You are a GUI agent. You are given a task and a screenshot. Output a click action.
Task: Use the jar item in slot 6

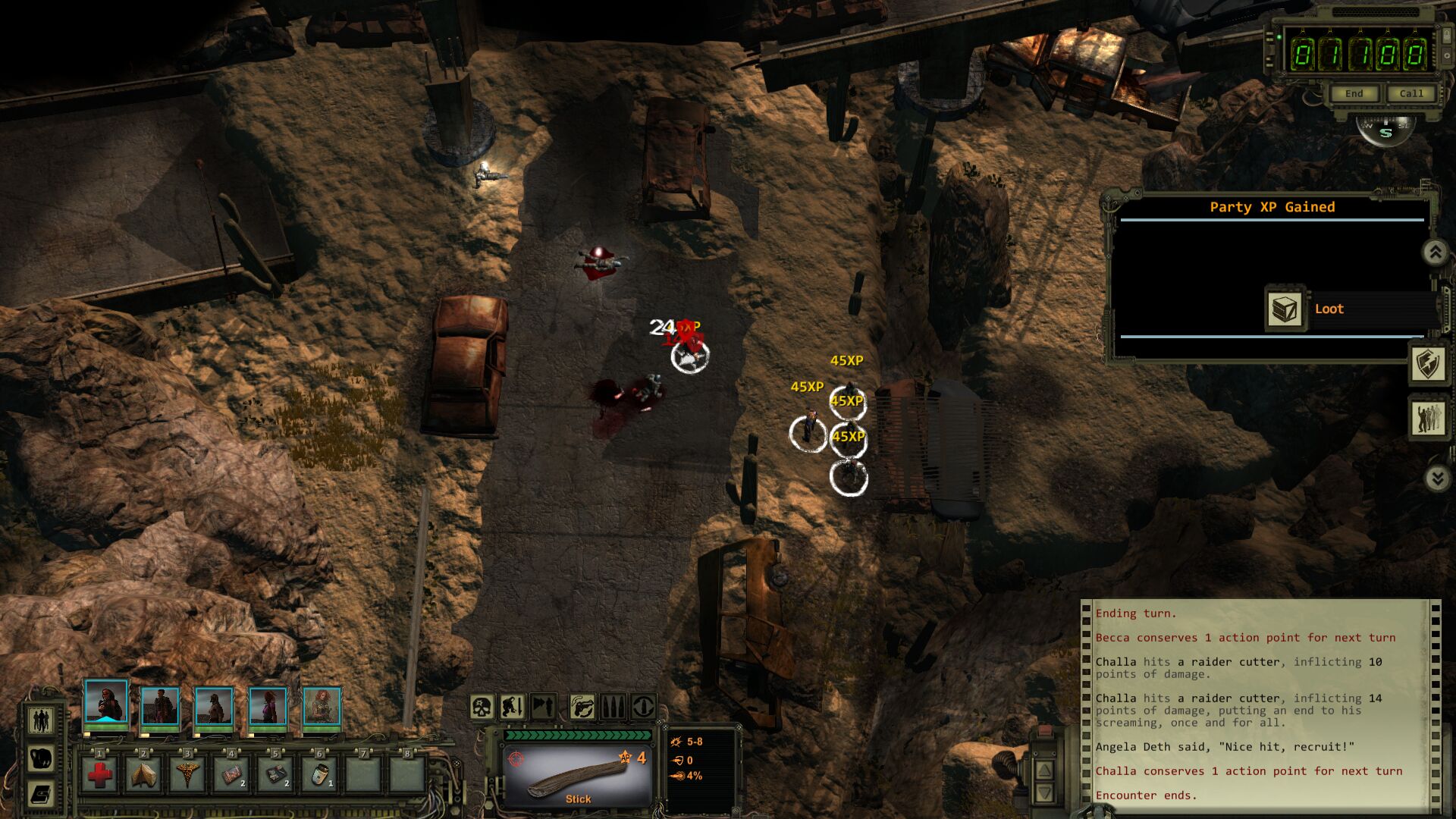tap(319, 775)
